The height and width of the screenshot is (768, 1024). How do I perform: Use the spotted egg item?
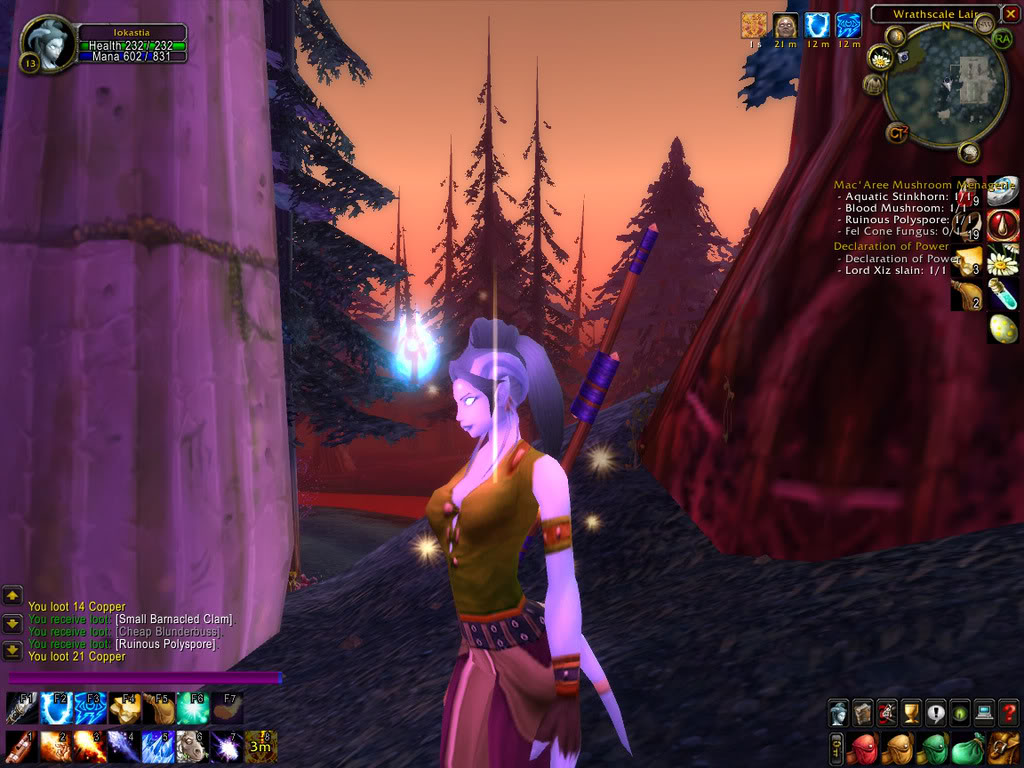point(1003,328)
